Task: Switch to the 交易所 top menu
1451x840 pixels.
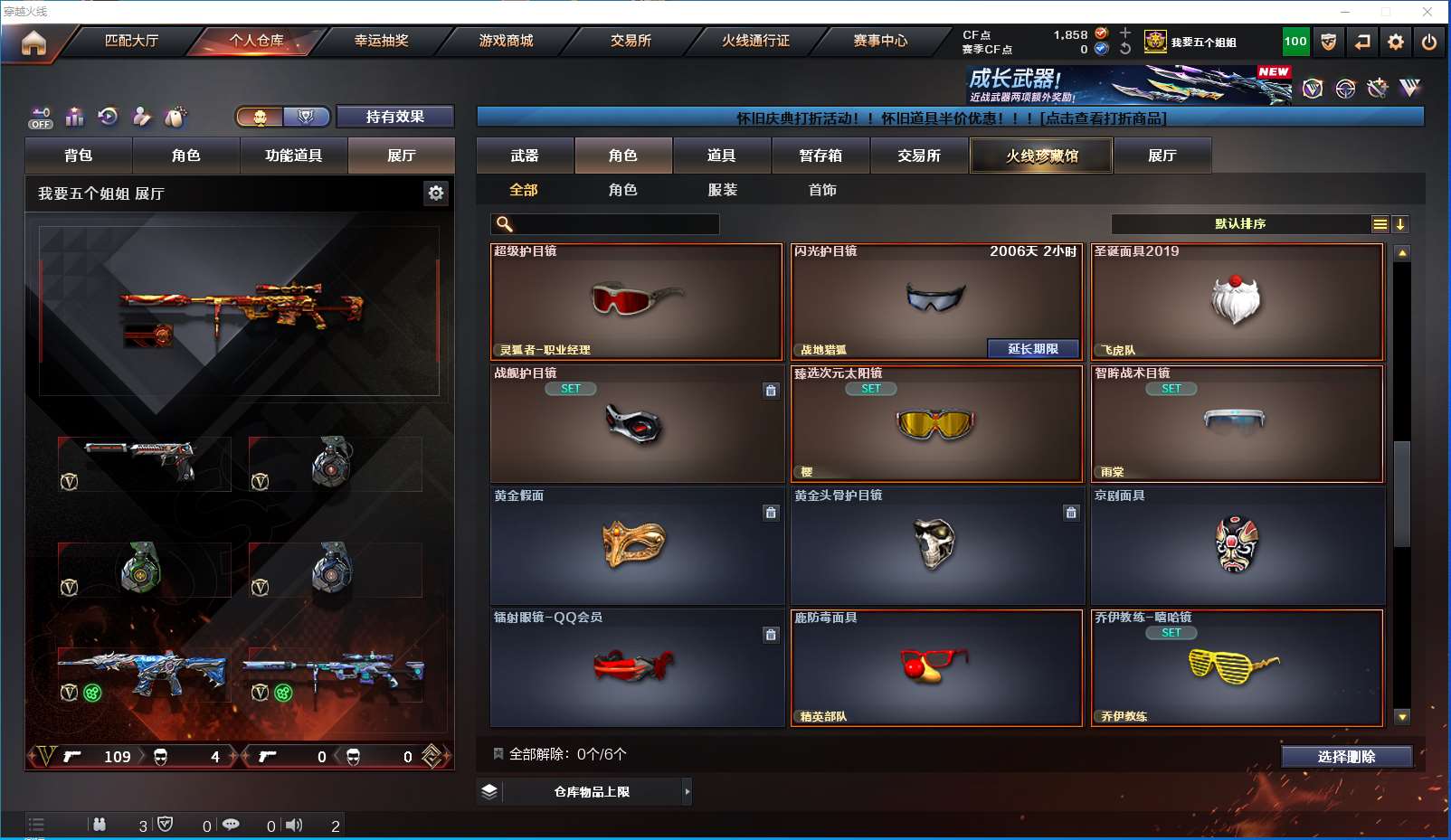Action: pyautogui.click(x=631, y=41)
